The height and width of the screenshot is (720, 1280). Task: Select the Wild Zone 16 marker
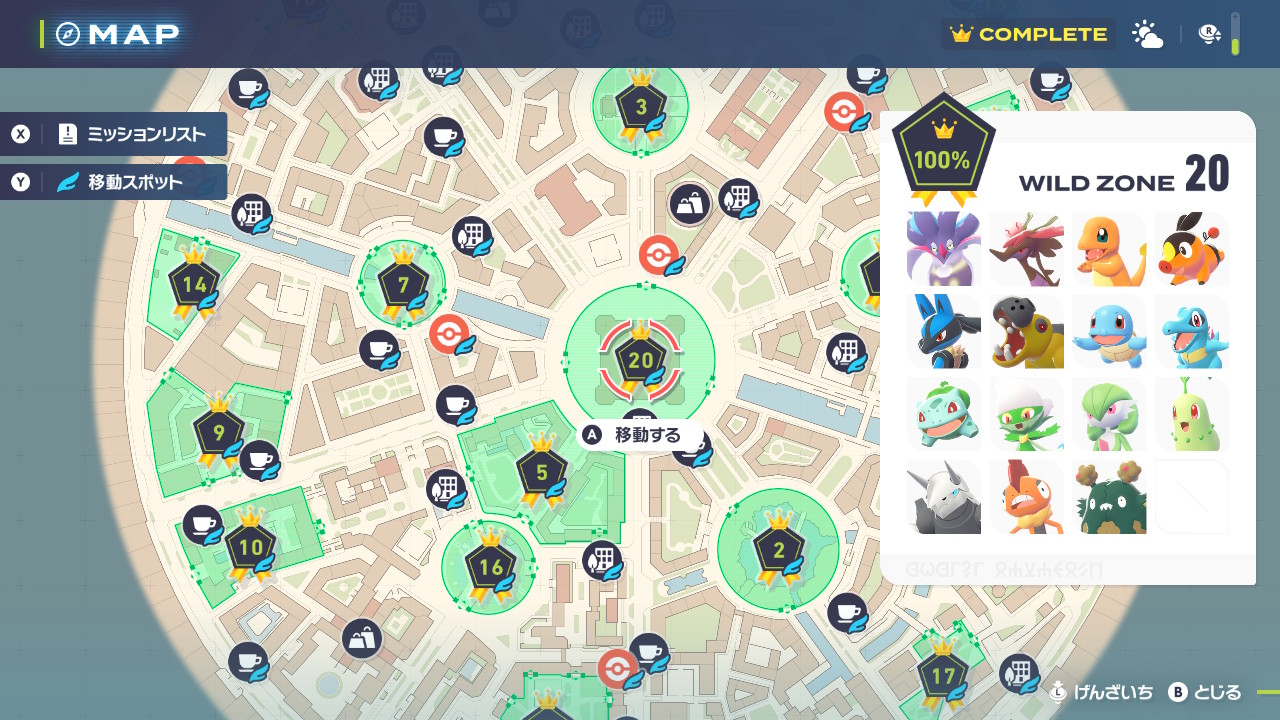(x=491, y=568)
